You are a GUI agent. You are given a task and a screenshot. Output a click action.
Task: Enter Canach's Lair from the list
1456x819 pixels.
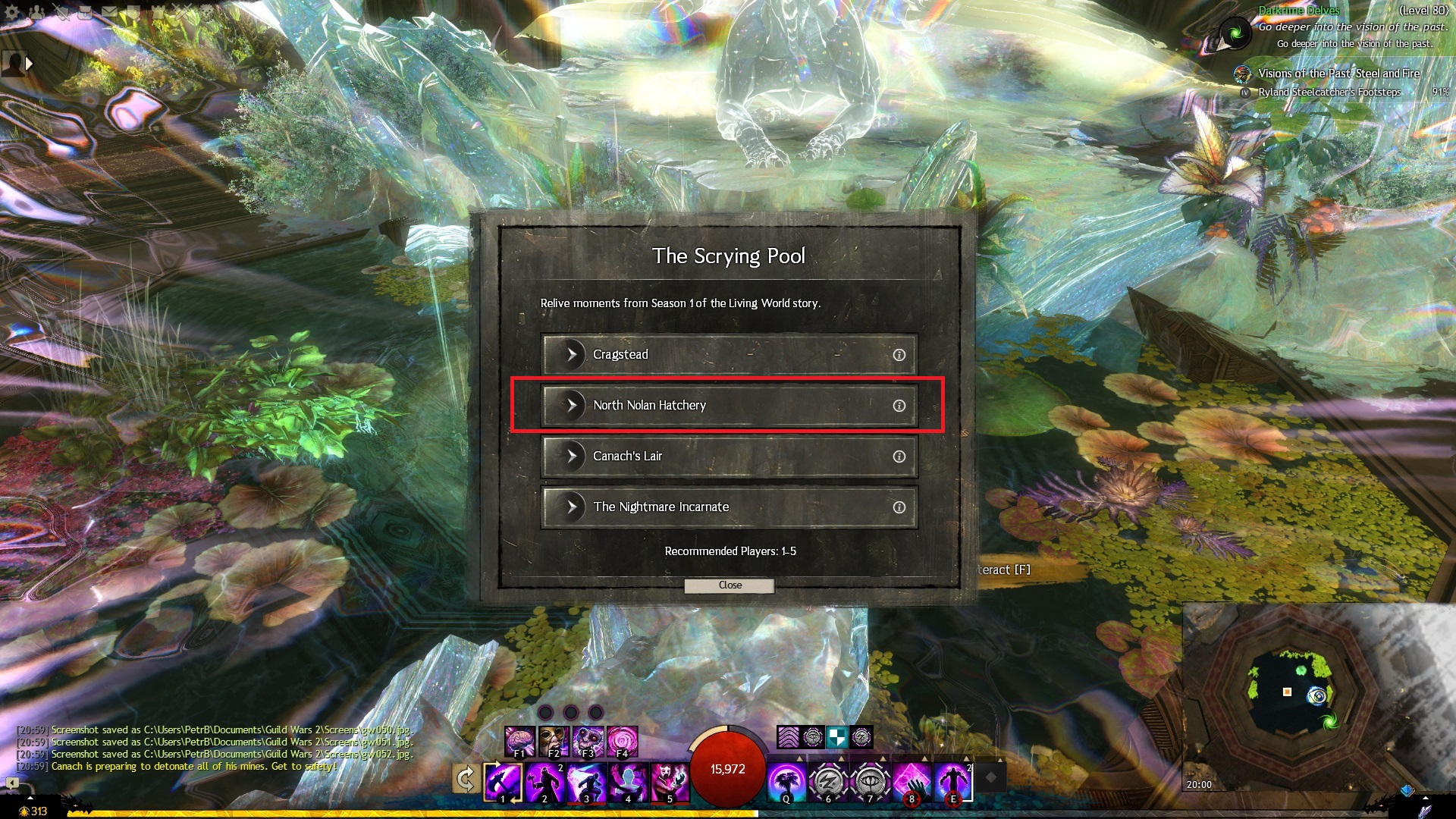coord(728,456)
